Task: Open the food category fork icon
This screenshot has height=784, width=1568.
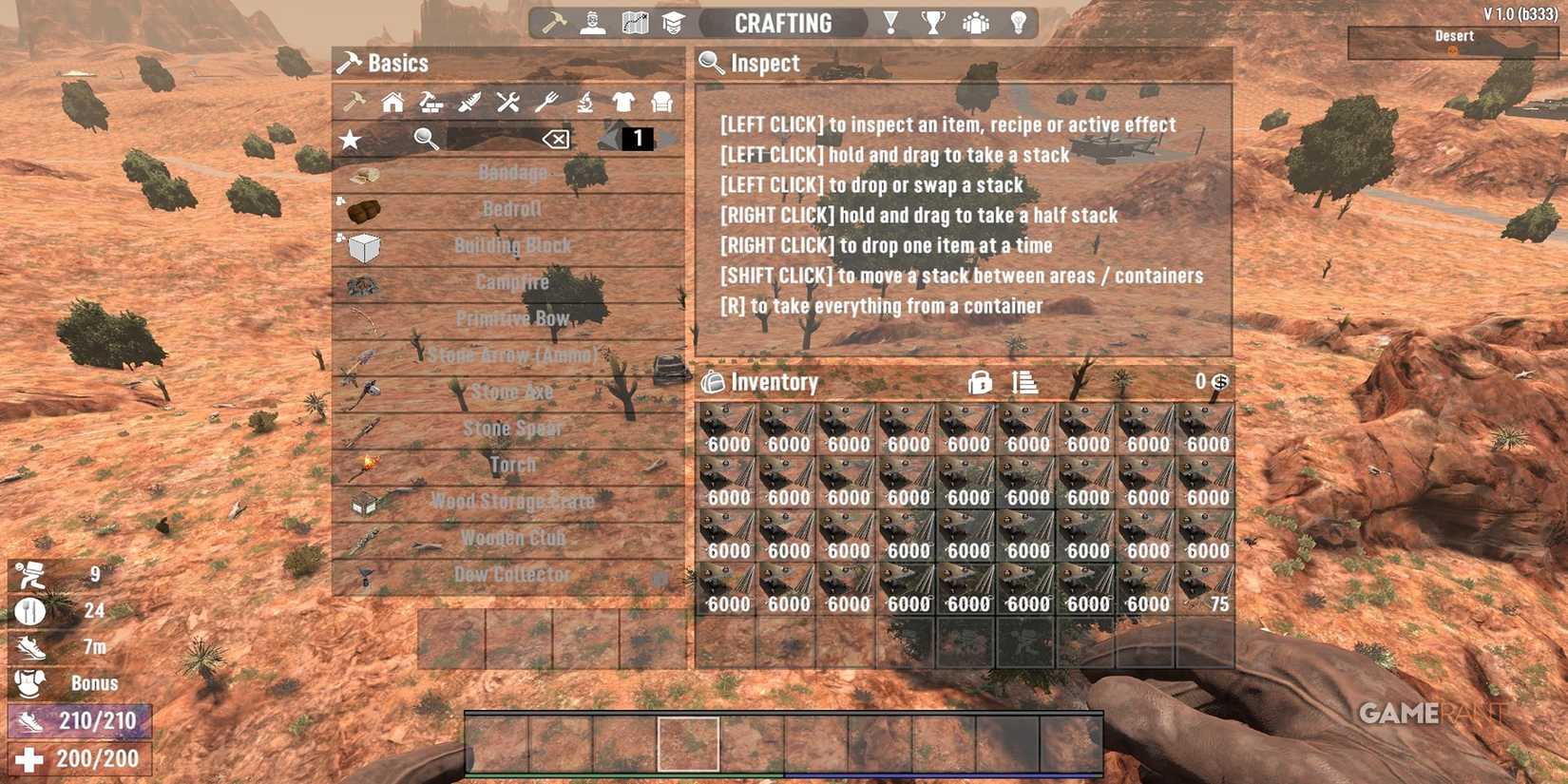Action: [546, 103]
